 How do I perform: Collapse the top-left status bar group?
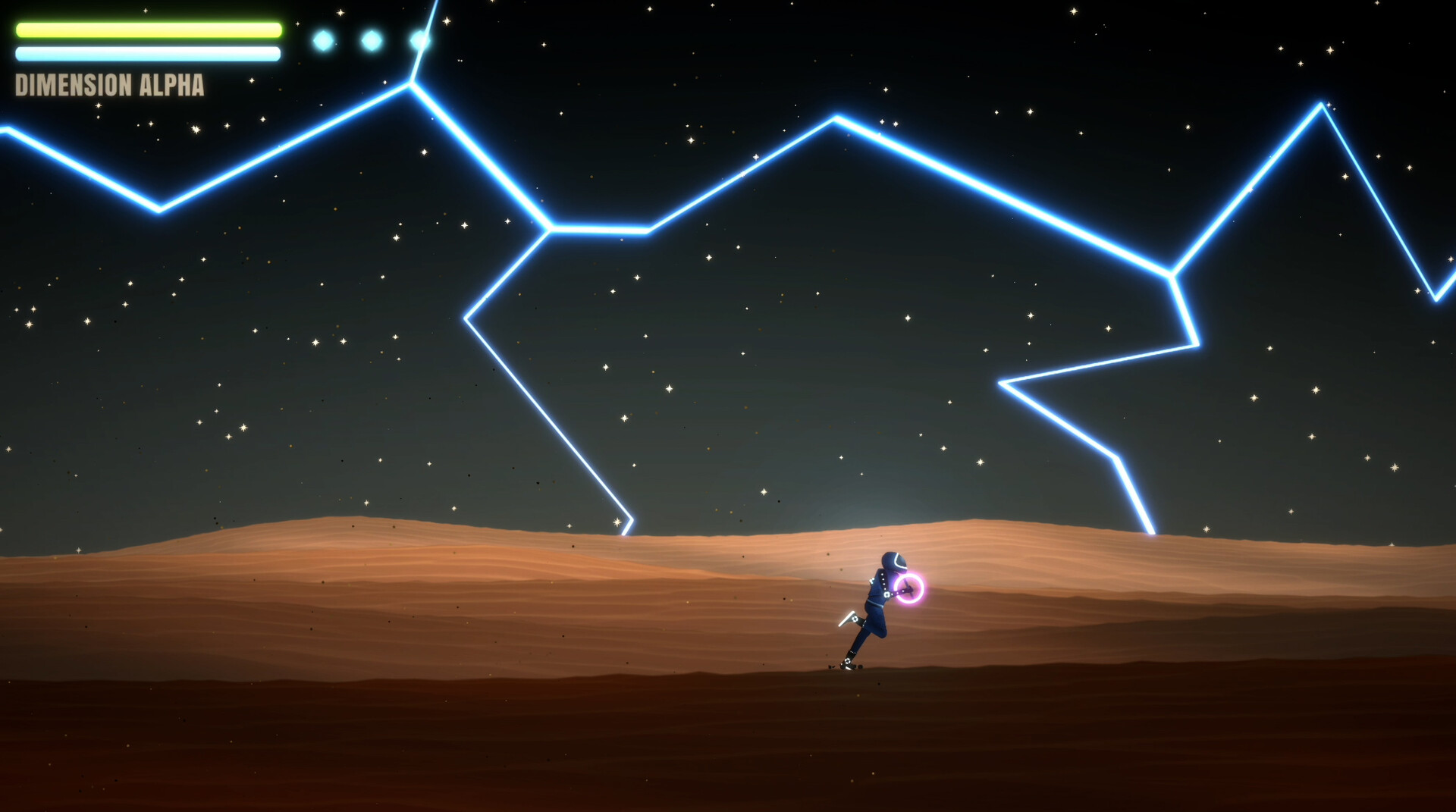149,42
